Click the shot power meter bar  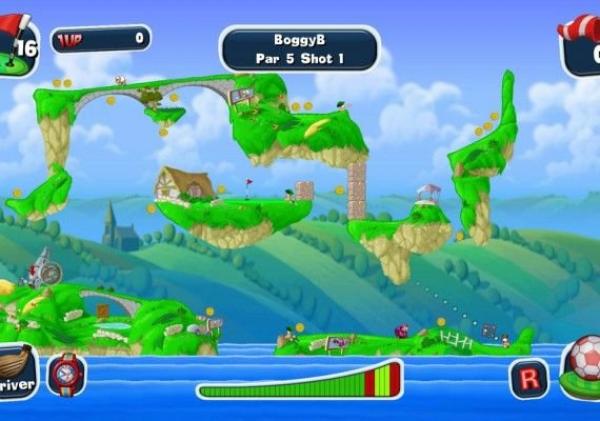[299, 380]
